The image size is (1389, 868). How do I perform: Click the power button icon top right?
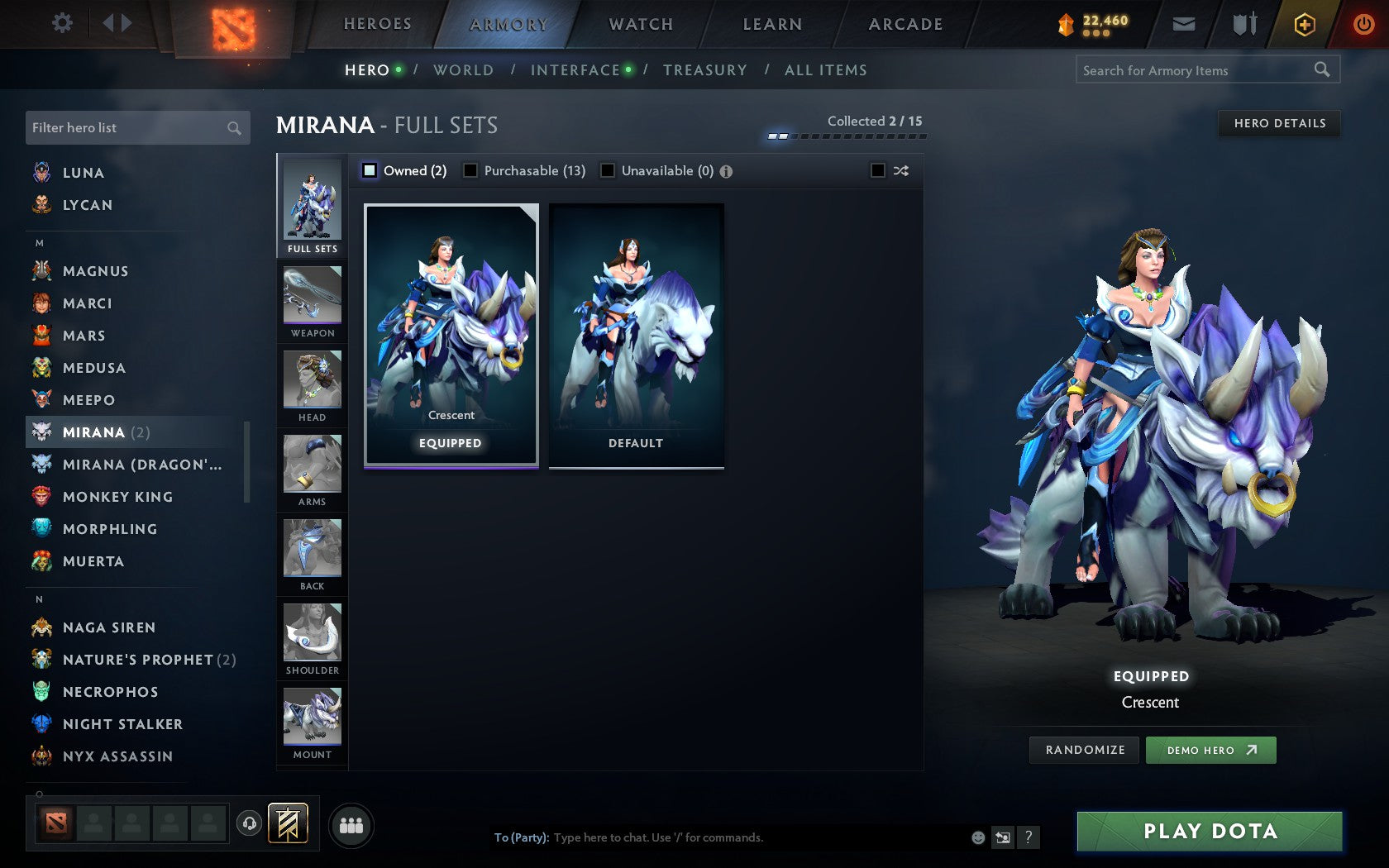coord(1363,23)
